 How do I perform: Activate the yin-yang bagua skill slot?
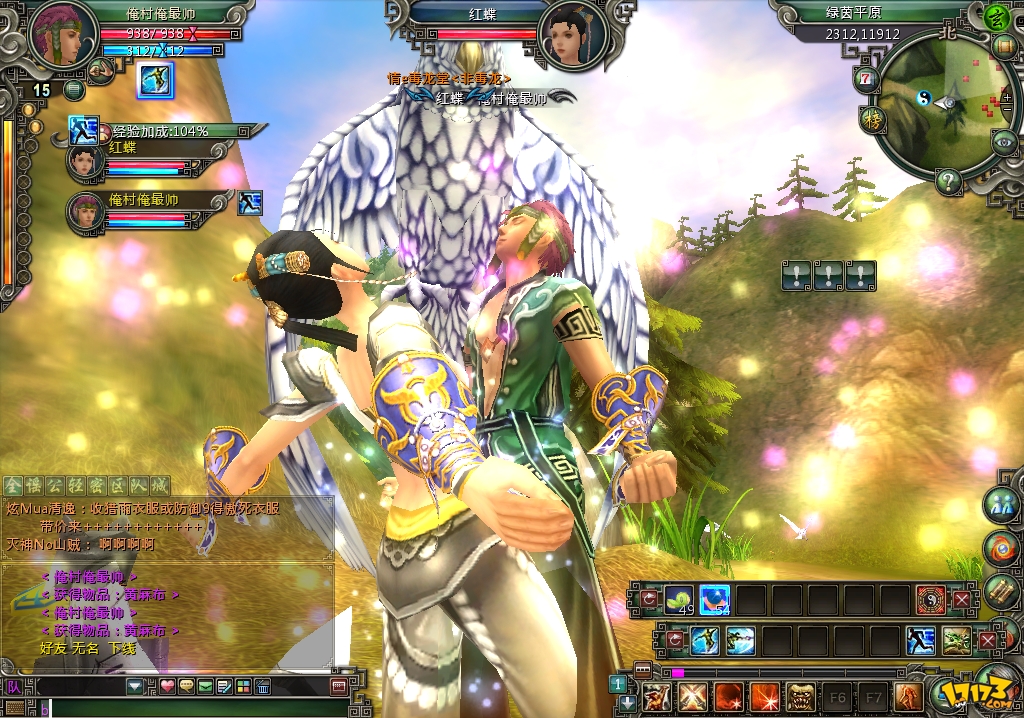931,600
